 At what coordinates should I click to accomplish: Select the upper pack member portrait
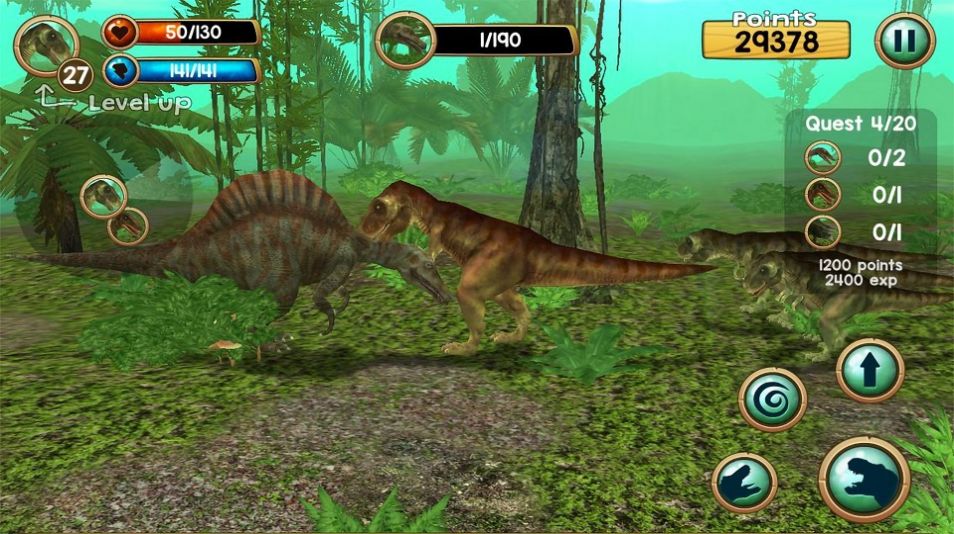[103, 196]
